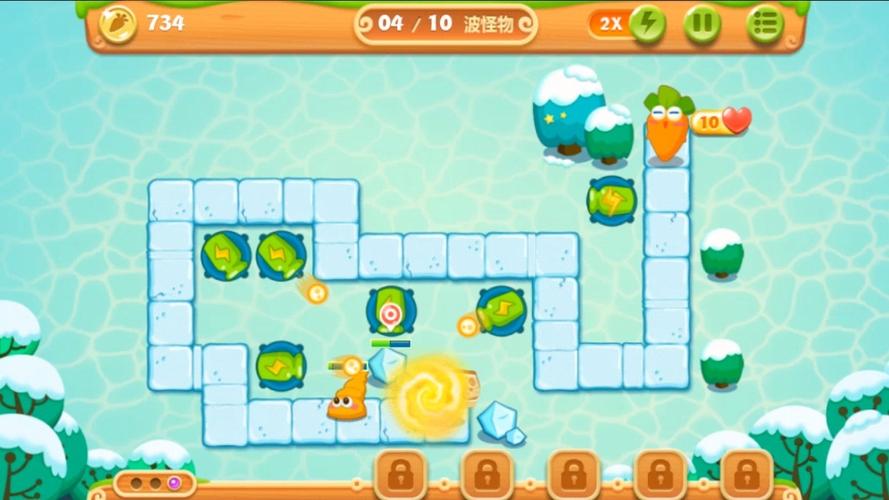Open the list menu button
The image size is (889, 500).
tap(765, 24)
